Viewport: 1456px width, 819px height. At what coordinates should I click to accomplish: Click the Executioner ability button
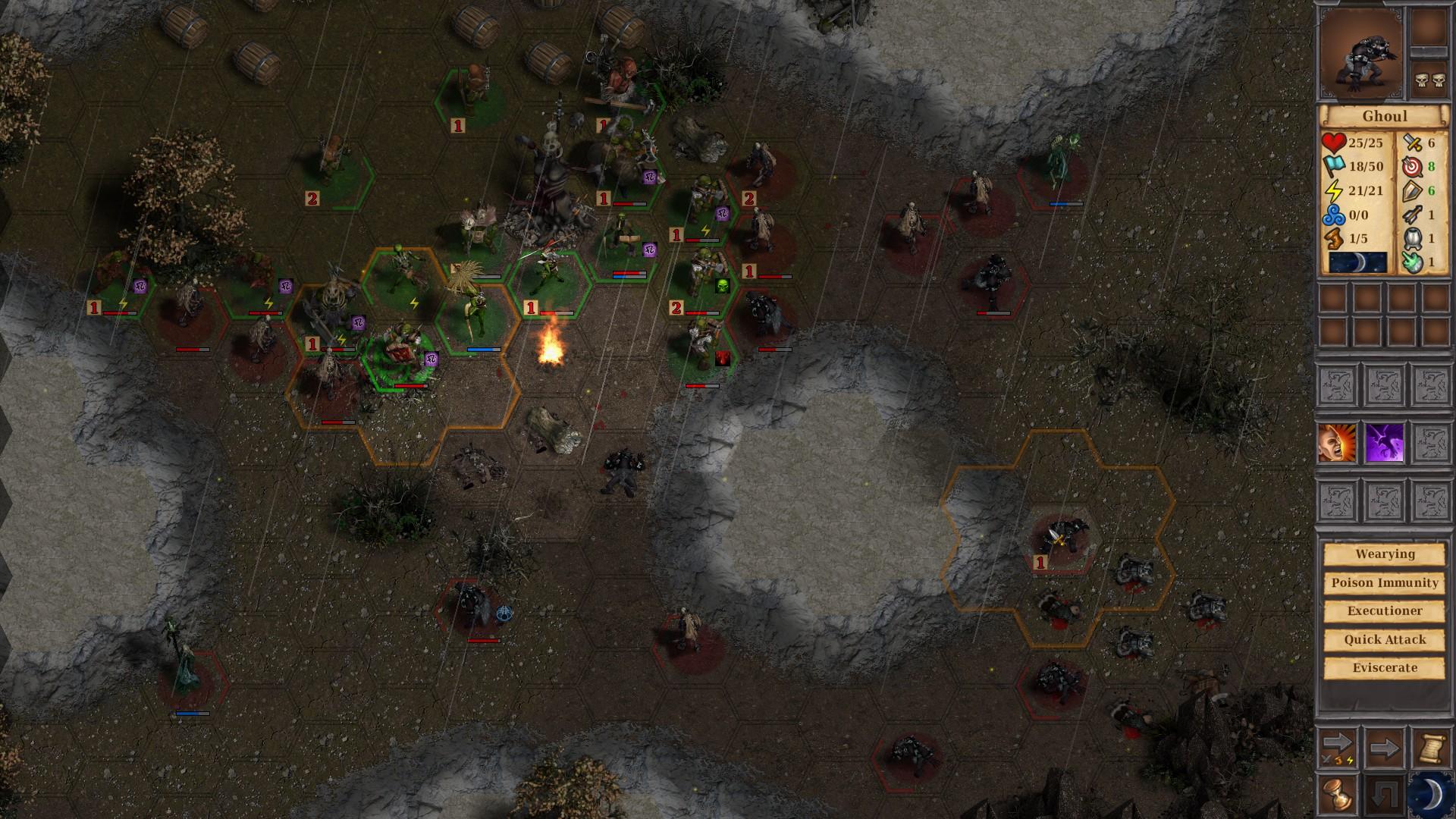(x=1382, y=610)
